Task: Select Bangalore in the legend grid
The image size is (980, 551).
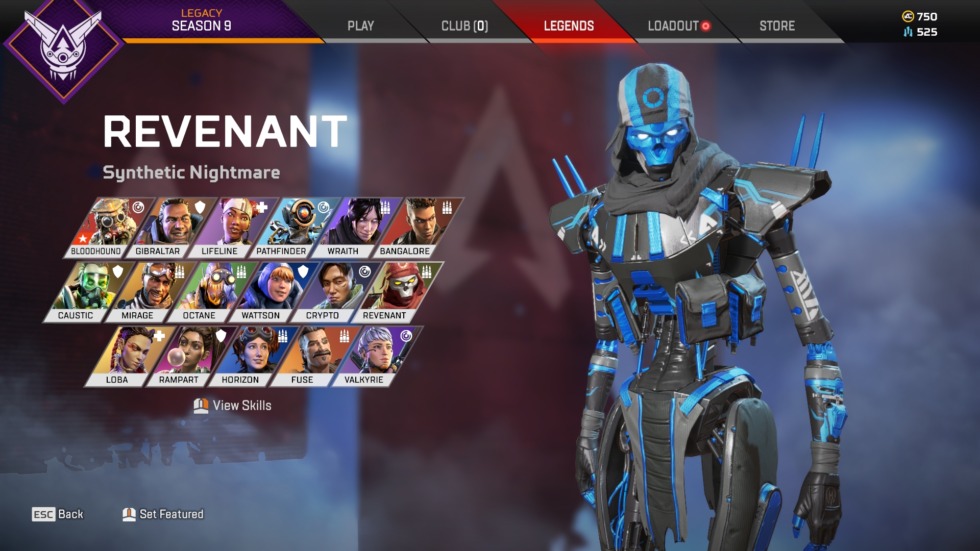Action: pyautogui.click(x=408, y=227)
